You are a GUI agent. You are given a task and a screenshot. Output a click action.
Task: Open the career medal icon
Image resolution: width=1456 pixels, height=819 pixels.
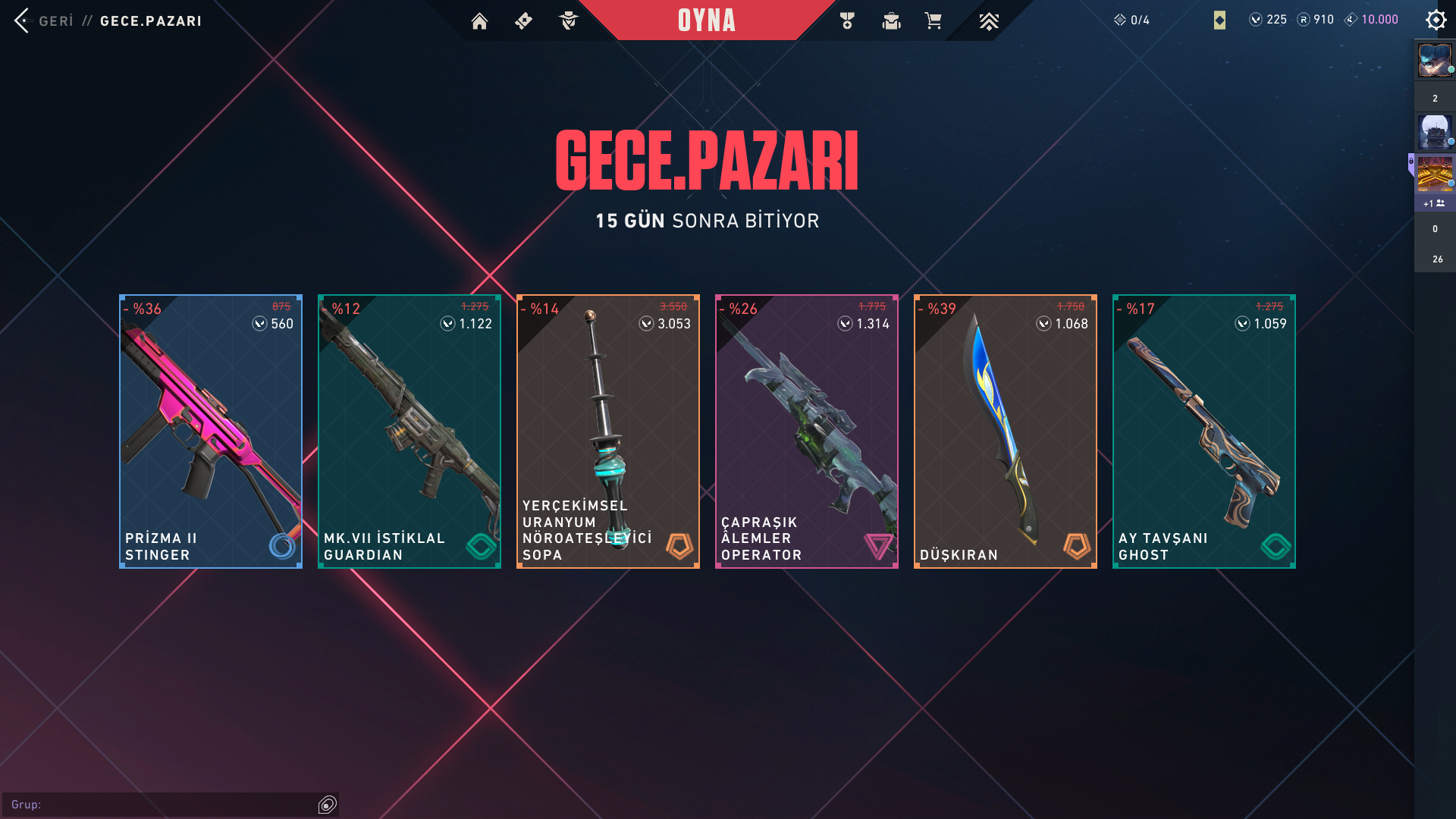pos(847,21)
